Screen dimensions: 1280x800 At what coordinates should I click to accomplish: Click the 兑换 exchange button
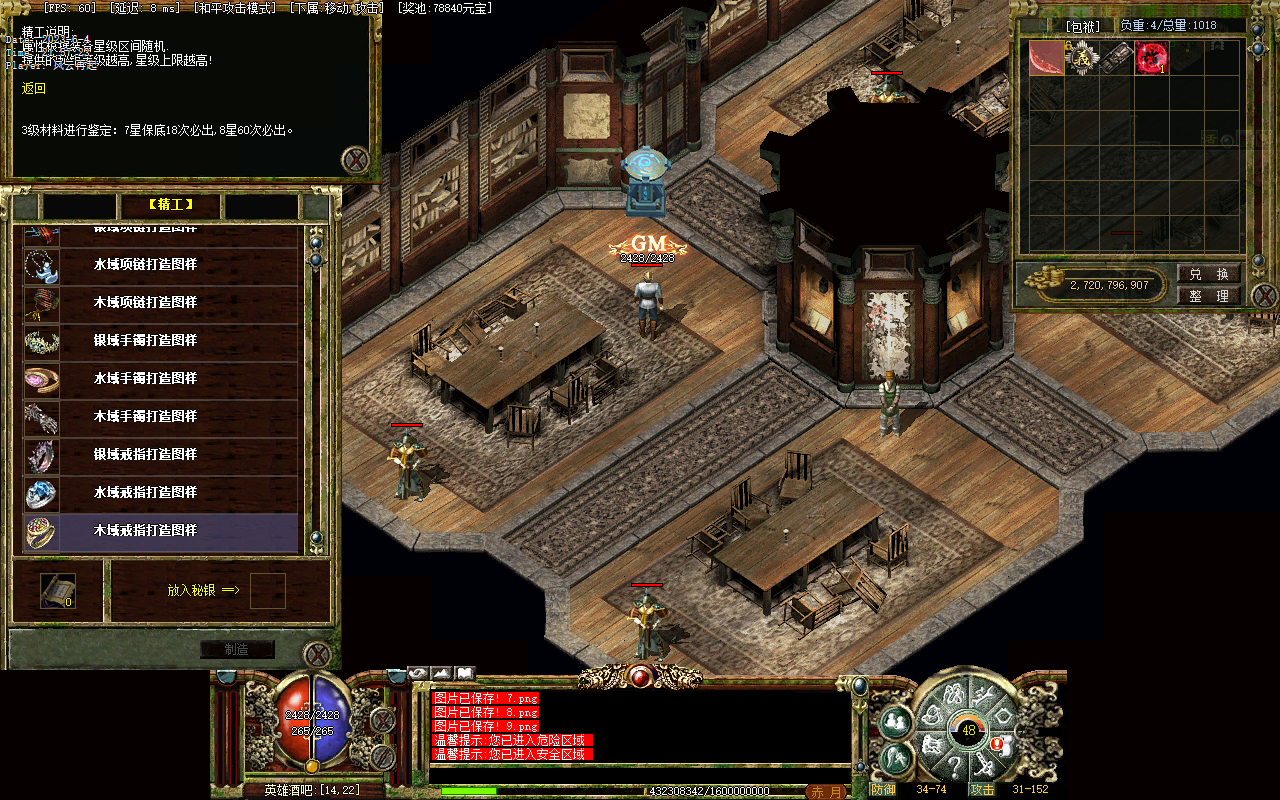pos(1209,274)
